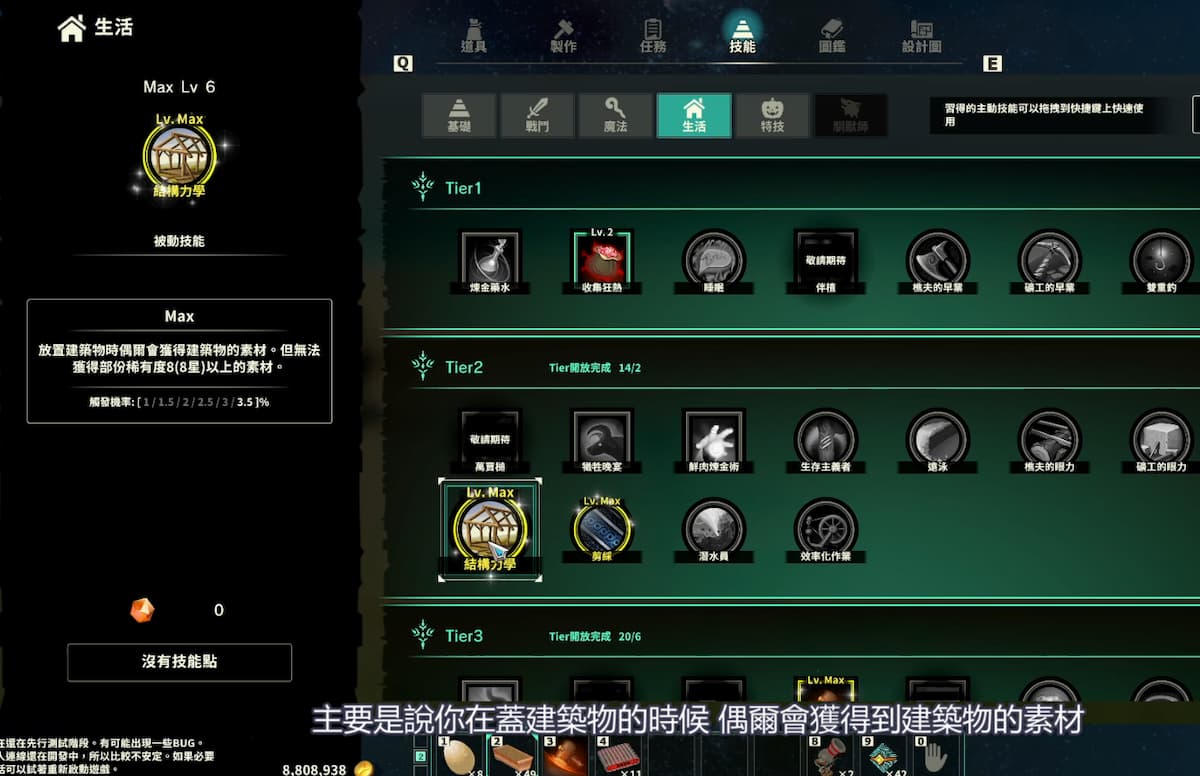The height and width of the screenshot is (776, 1200).
Task: Select the 生存主義者 skill icon
Action: (x=825, y=438)
